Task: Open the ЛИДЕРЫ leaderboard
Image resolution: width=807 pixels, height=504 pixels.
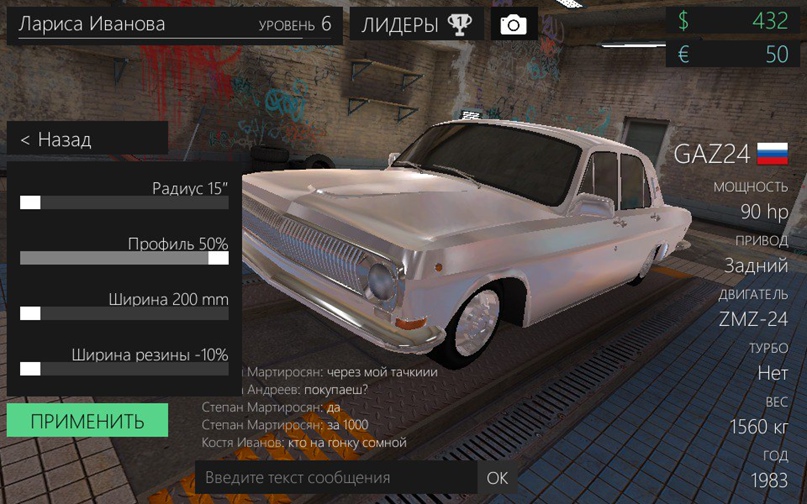Action: 416,25
